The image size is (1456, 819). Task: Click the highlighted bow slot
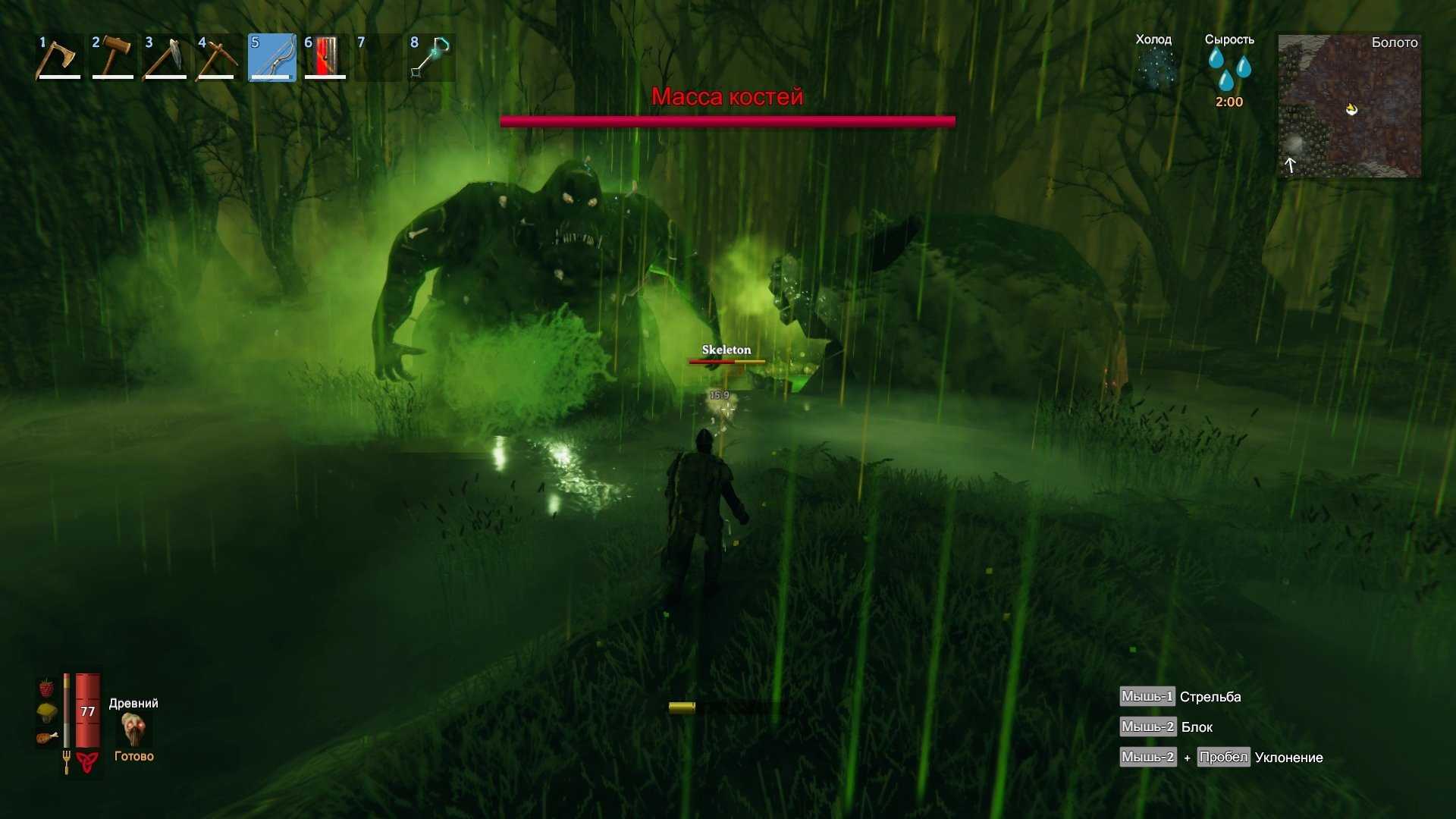tap(271, 57)
